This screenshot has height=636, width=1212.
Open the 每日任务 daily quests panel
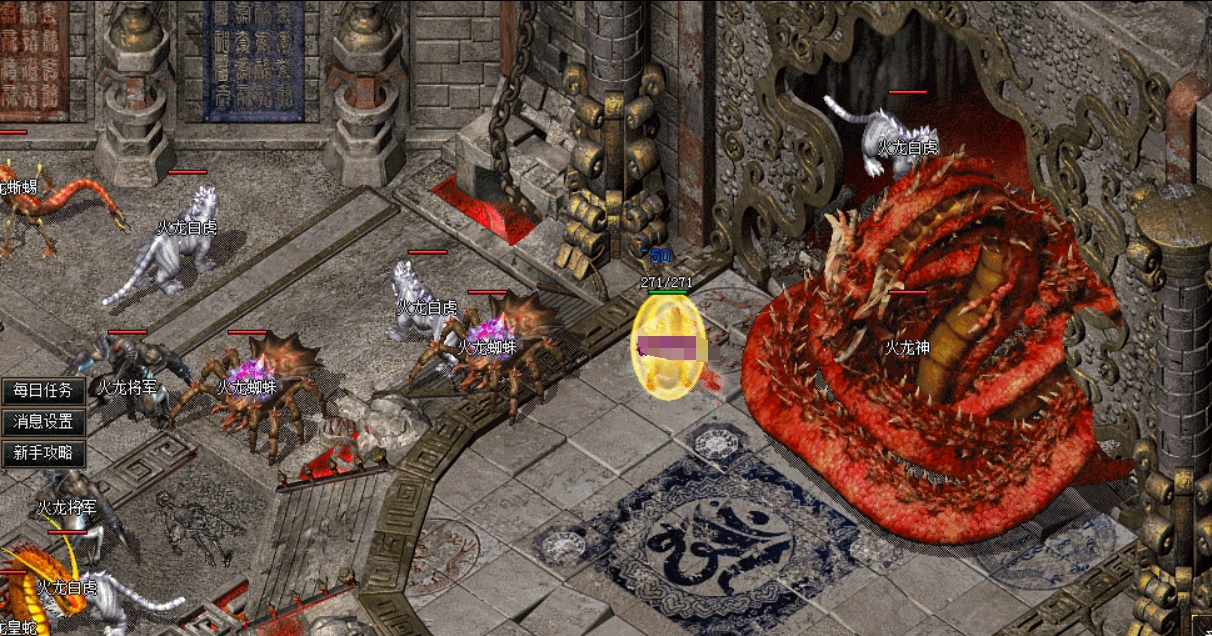43,391
